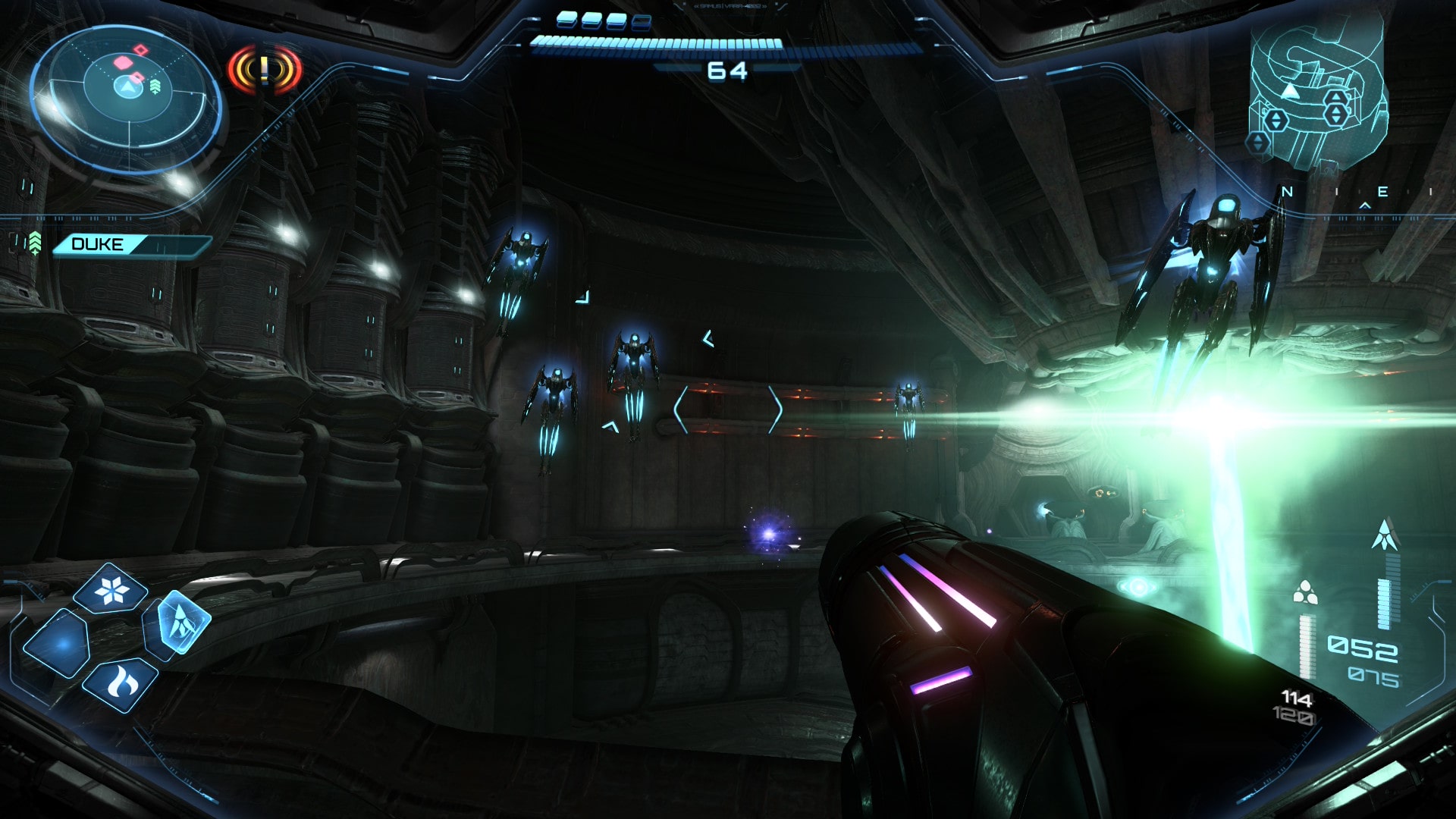Choose the blue orb beam slot

tap(59, 643)
